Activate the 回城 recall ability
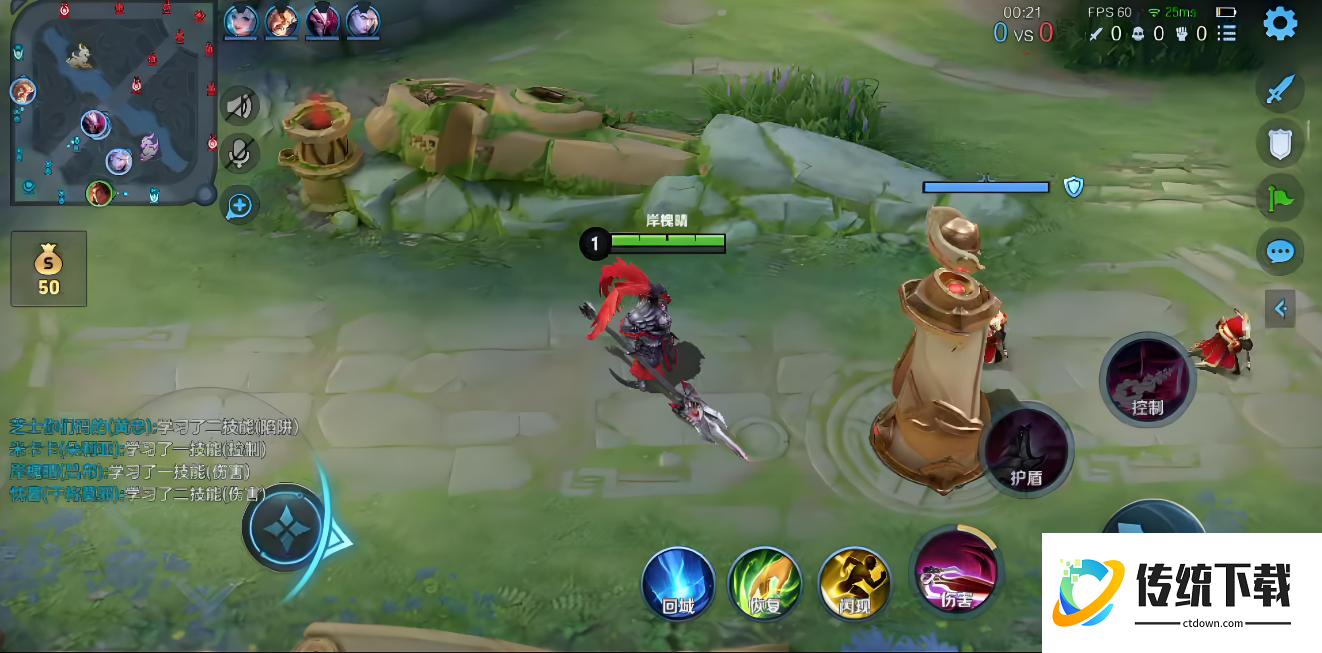The height and width of the screenshot is (653, 1322). pyautogui.click(x=678, y=582)
